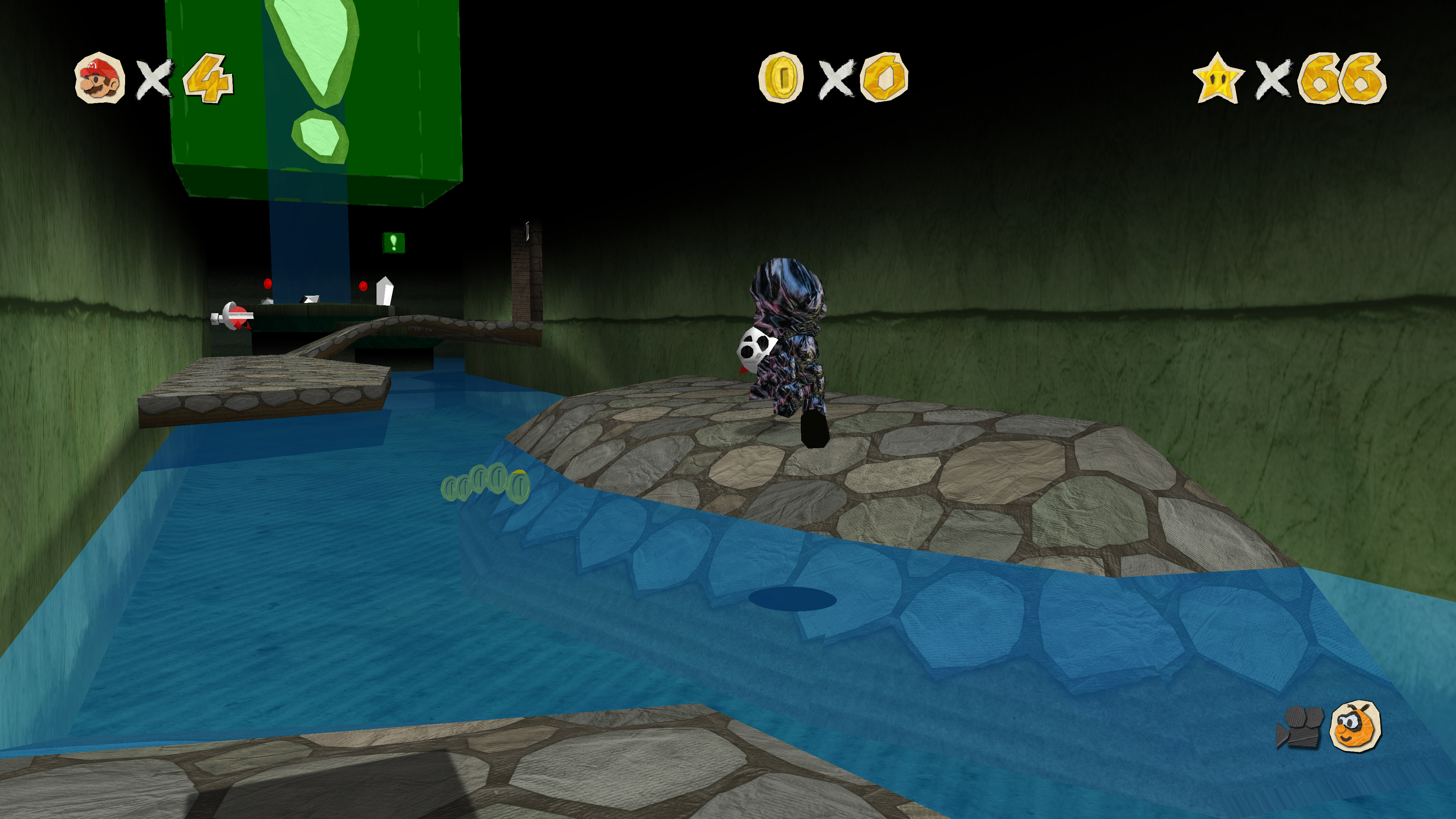The width and height of the screenshot is (1456, 819).
Task: Click the Mario head lives icon
Action: pyautogui.click(x=99, y=78)
